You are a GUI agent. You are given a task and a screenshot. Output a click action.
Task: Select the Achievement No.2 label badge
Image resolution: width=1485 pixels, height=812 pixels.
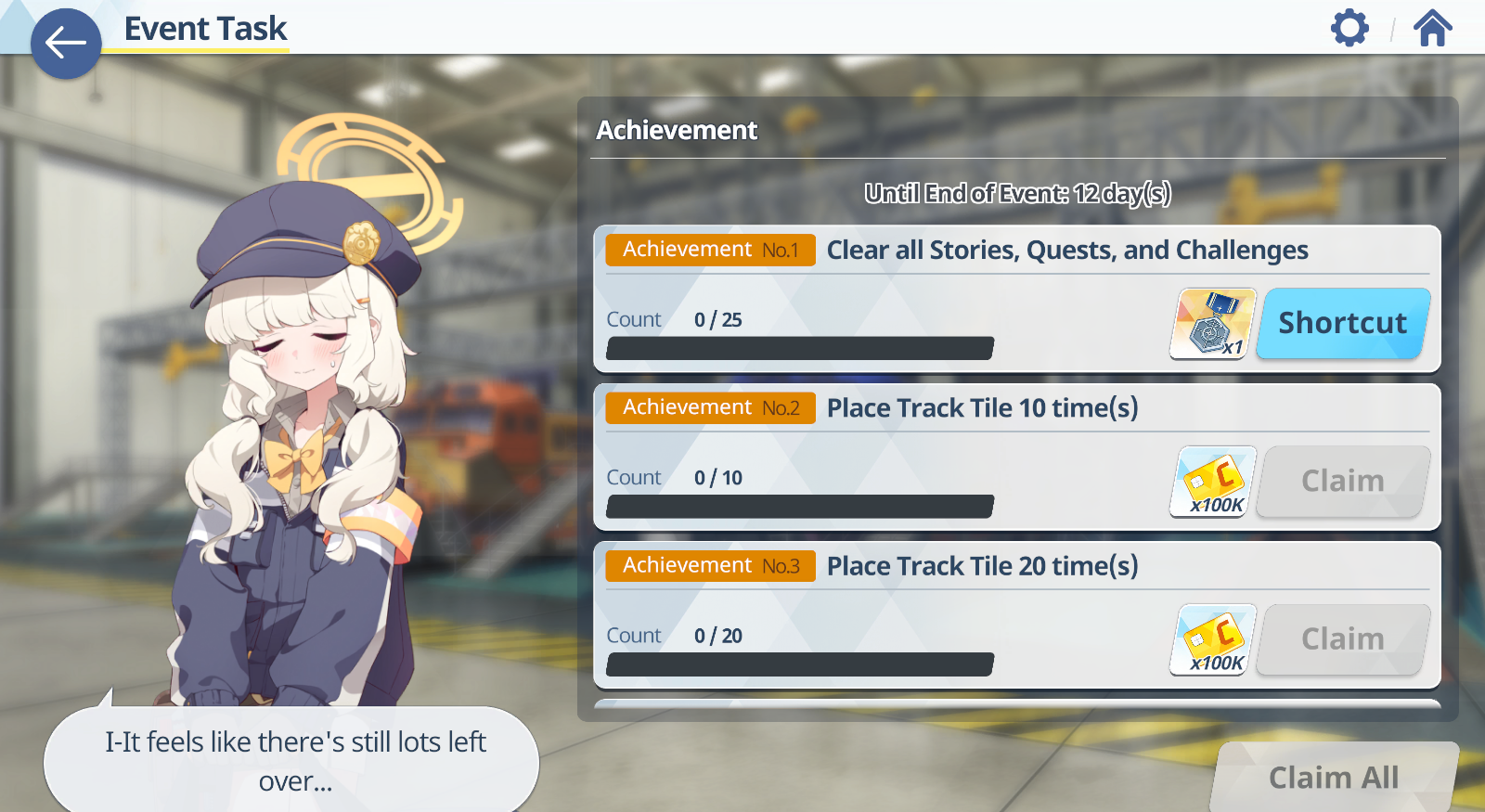pos(709,407)
